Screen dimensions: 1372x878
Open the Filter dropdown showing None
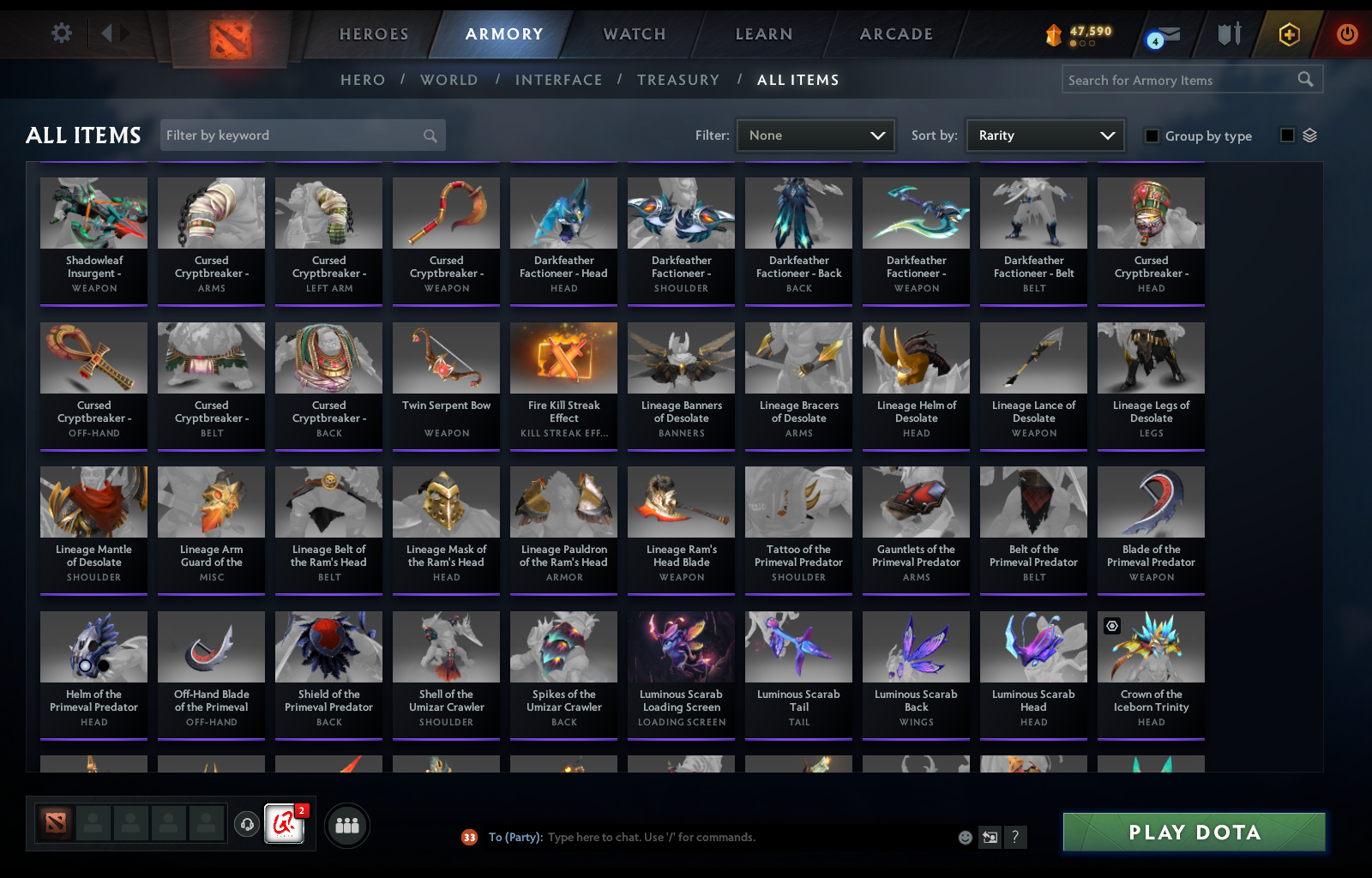(815, 135)
